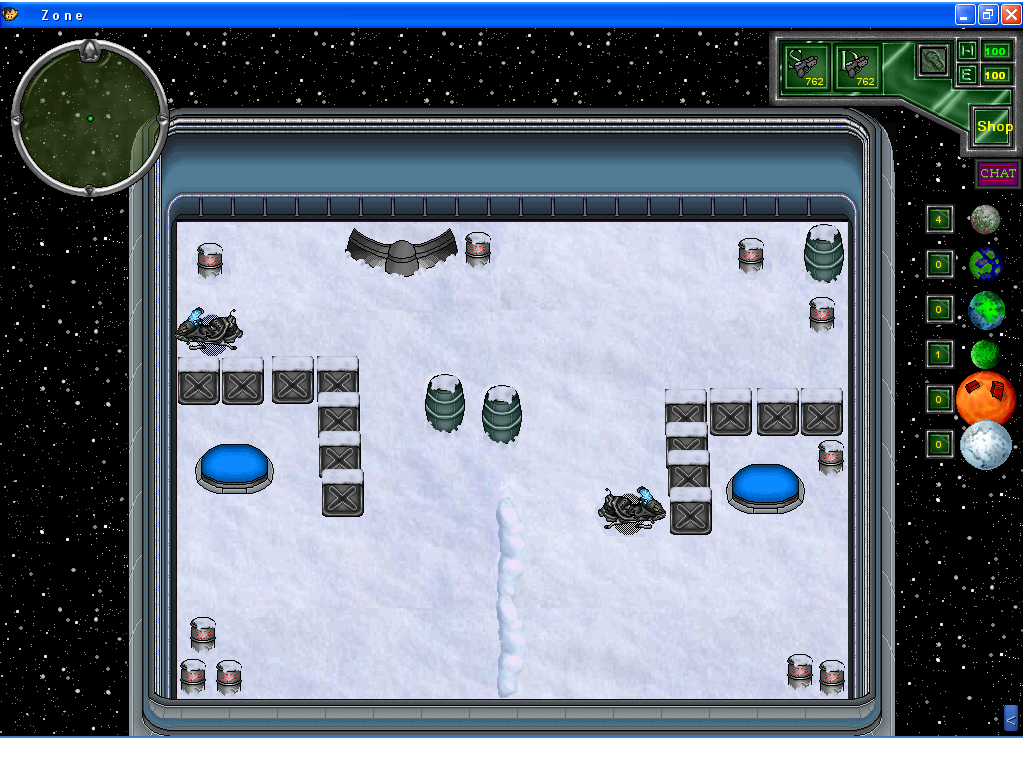This screenshot has width=1024, height=768.
Task: Close the Zone window
Action: pyautogui.click(x=1010, y=14)
